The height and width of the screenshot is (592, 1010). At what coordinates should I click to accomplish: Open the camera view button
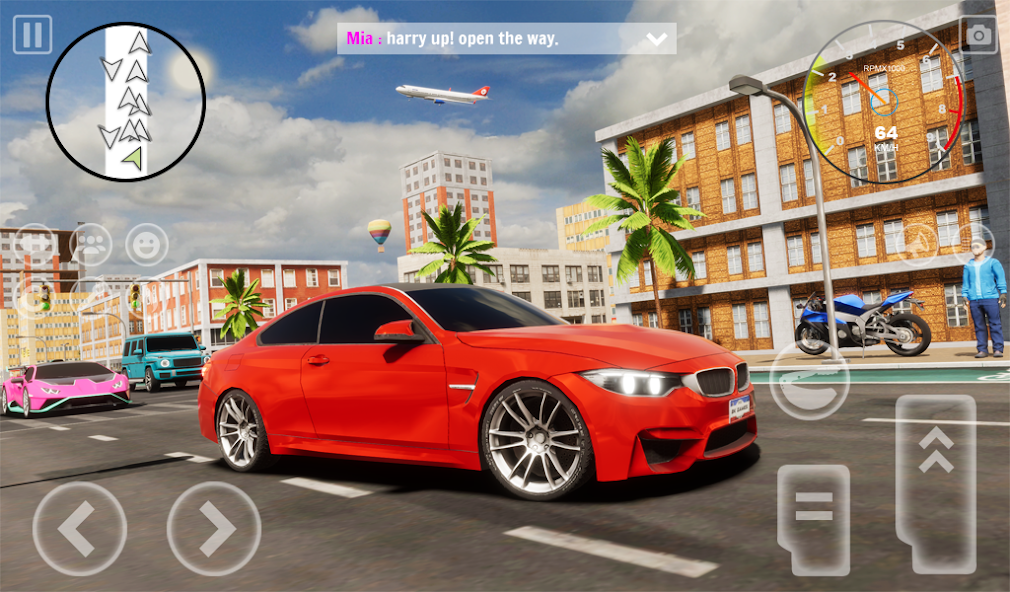coord(978,35)
